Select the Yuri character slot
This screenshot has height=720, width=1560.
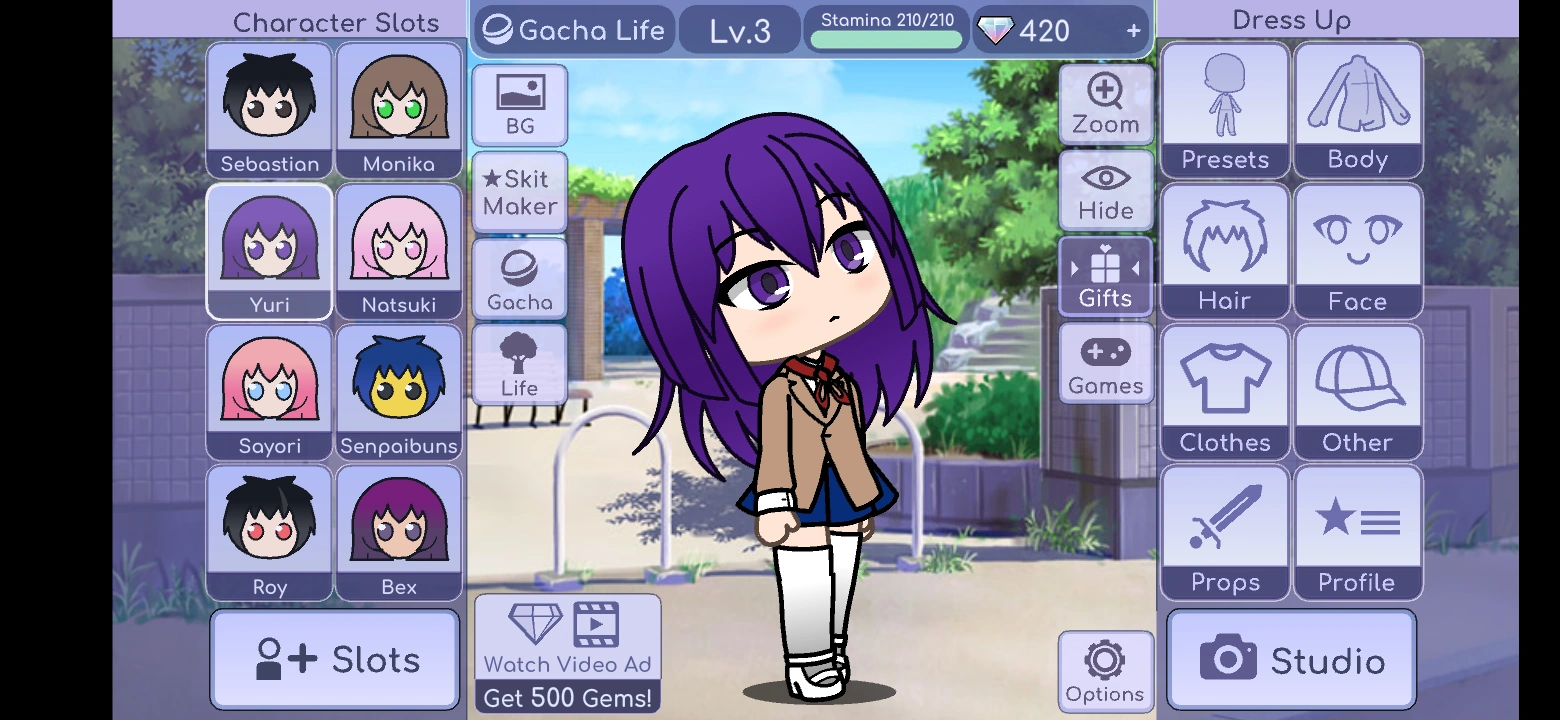click(x=268, y=250)
